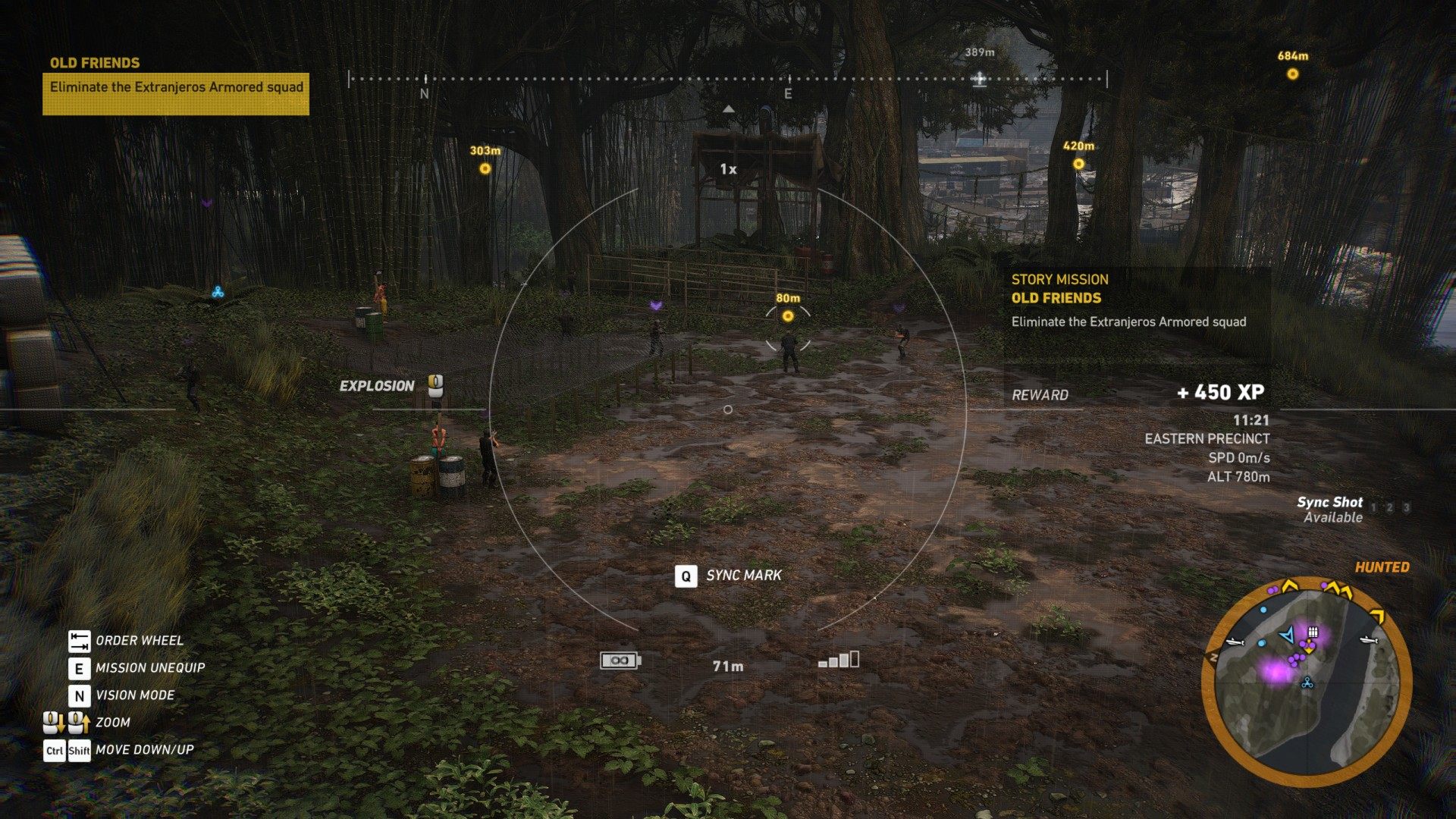Click the drone signal strength icon
The image size is (1456, 819).
(x=839, y=660)
